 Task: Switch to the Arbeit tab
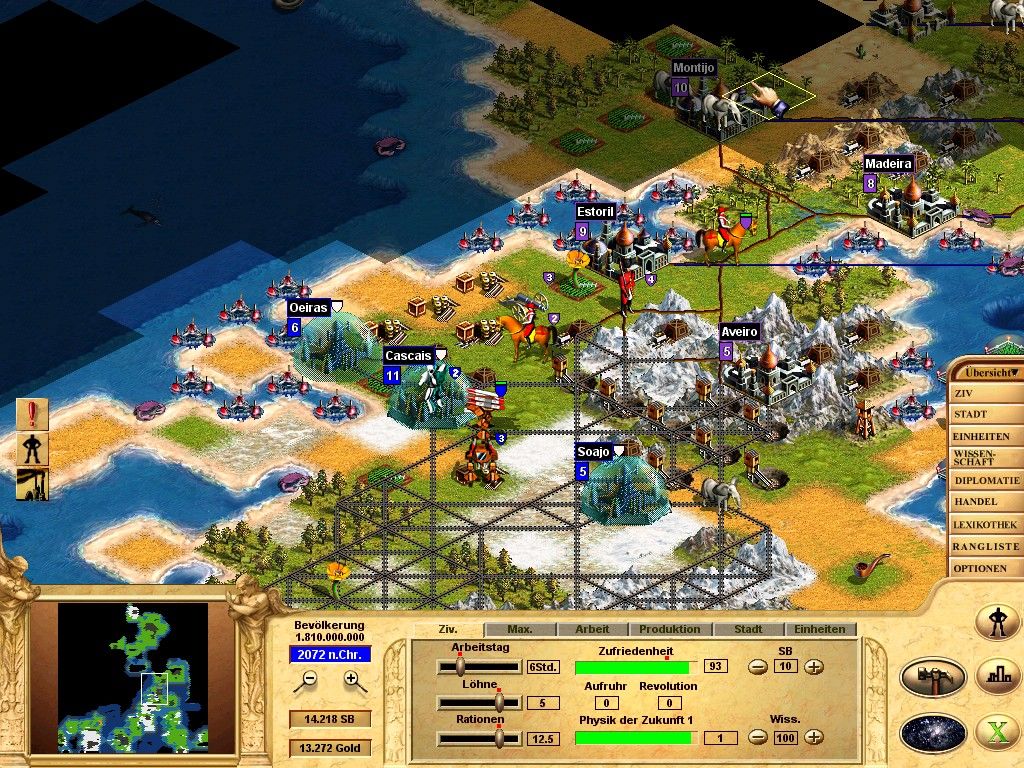pos(592,630)
